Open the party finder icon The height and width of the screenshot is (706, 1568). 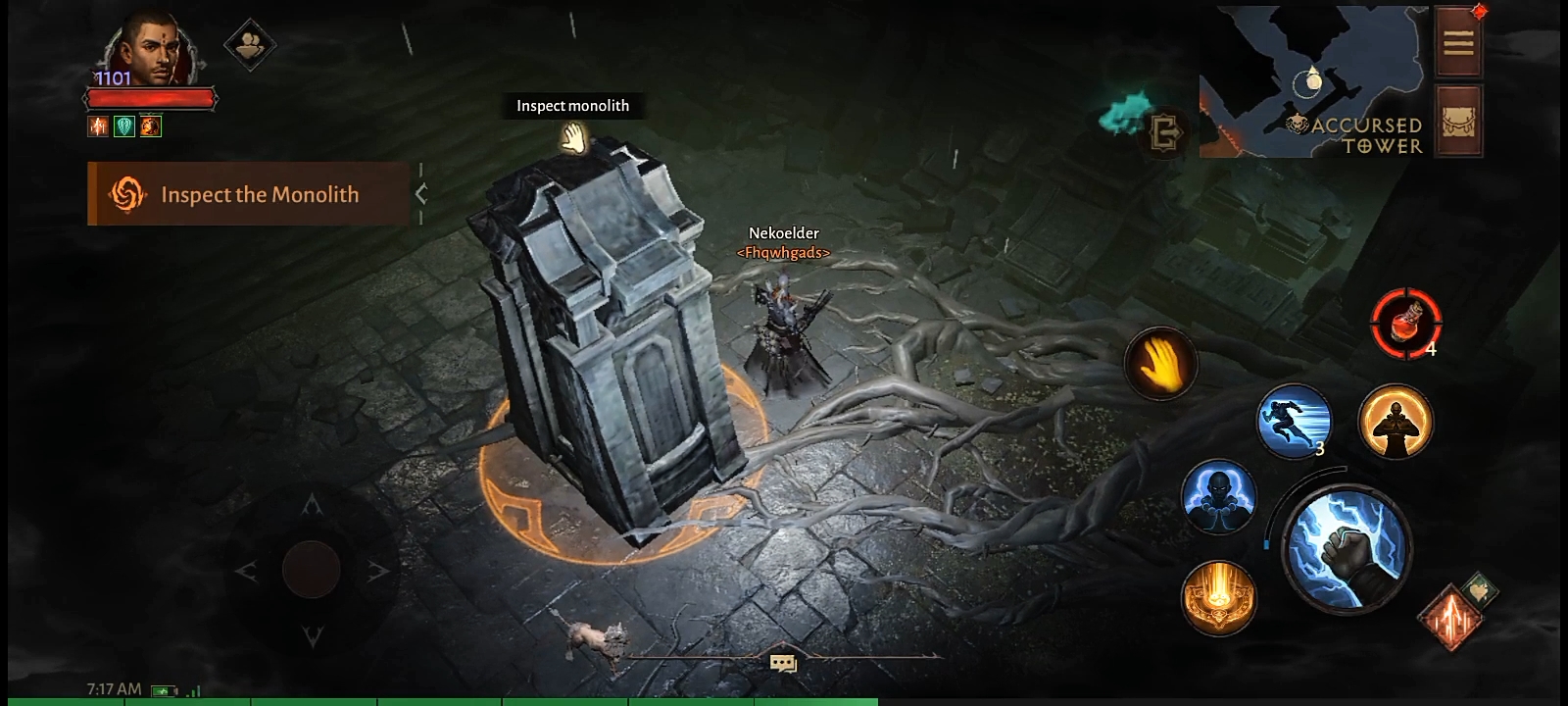tap(250, 45)
